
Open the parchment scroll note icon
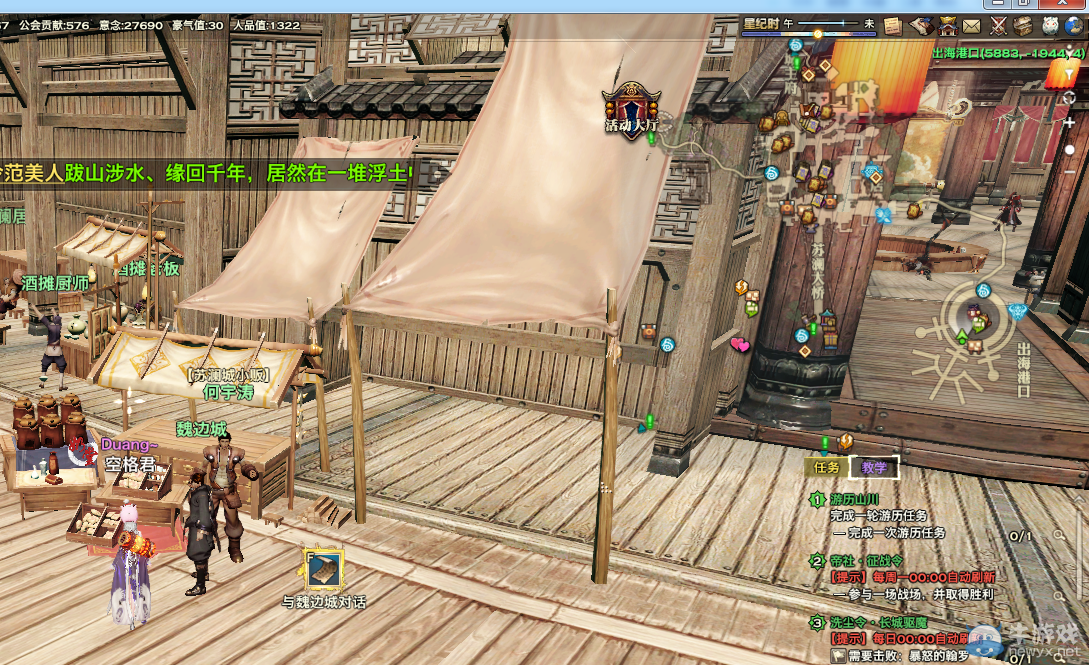(892, 26)
